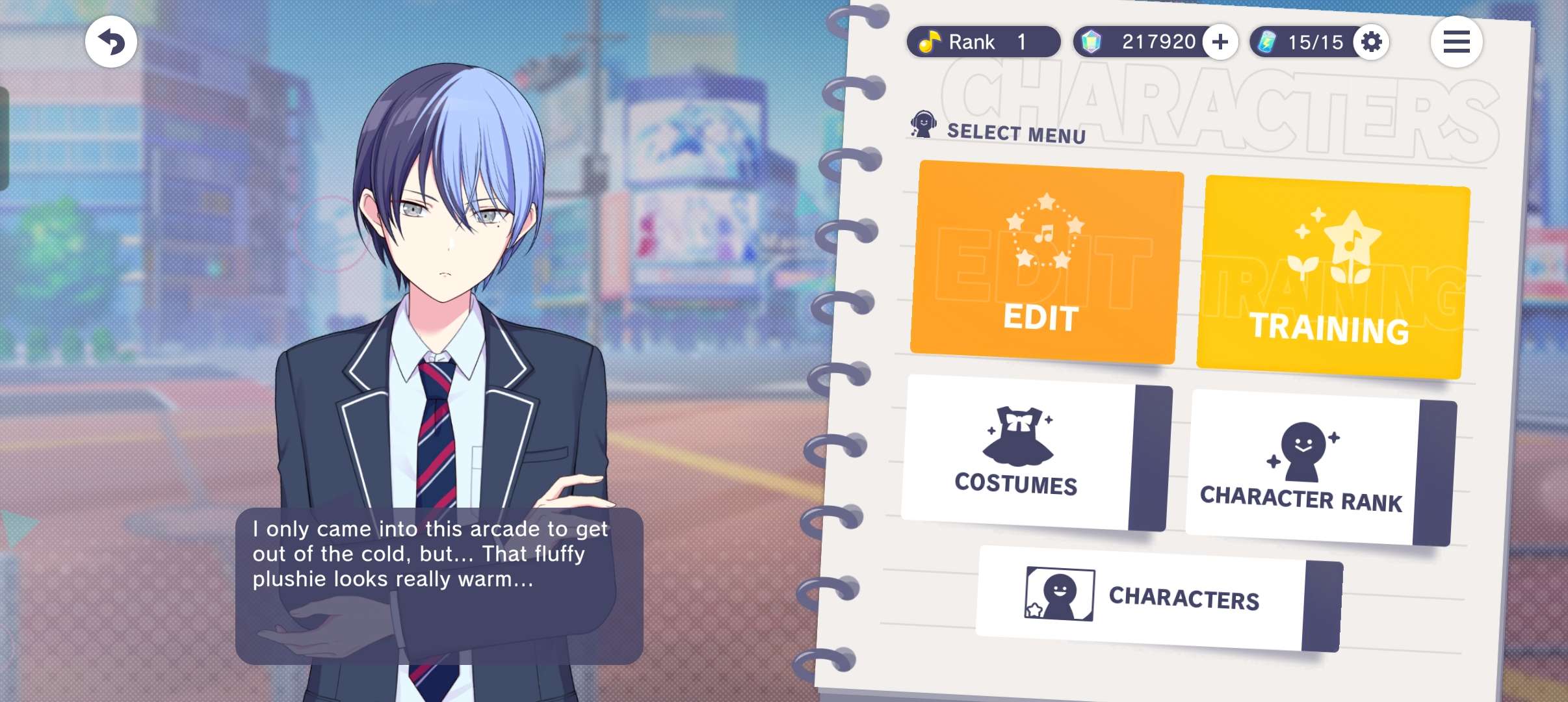This screenshot has height=702, width=1568.
Task: Open the TRAINING menu tile
Action: click(x=1332, y=278)
